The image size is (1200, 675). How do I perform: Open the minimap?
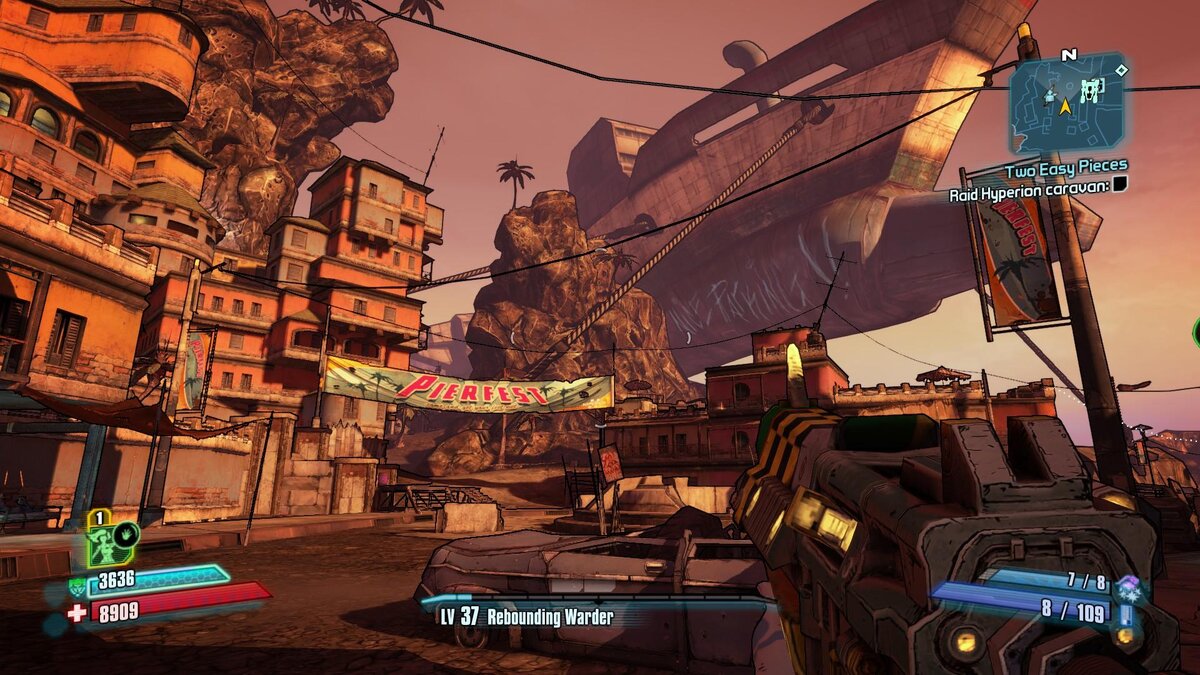point(1066,104)
